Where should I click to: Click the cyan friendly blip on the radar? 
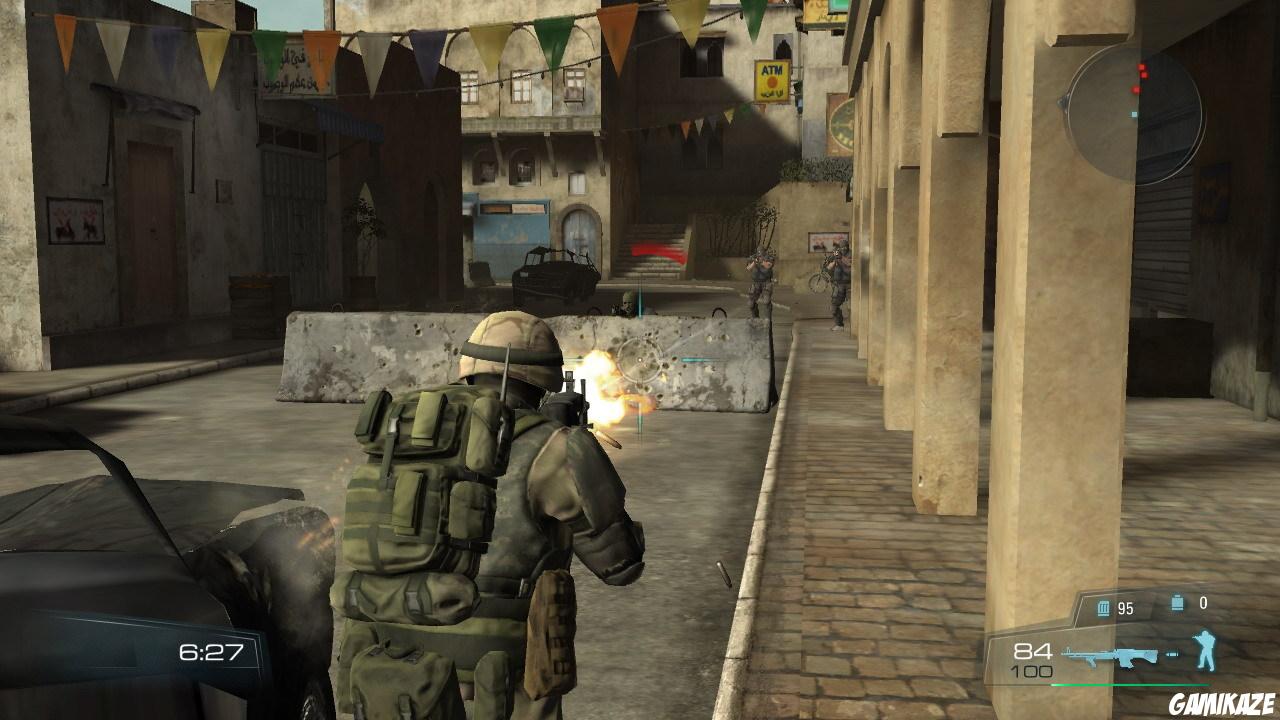(1134, 114)
